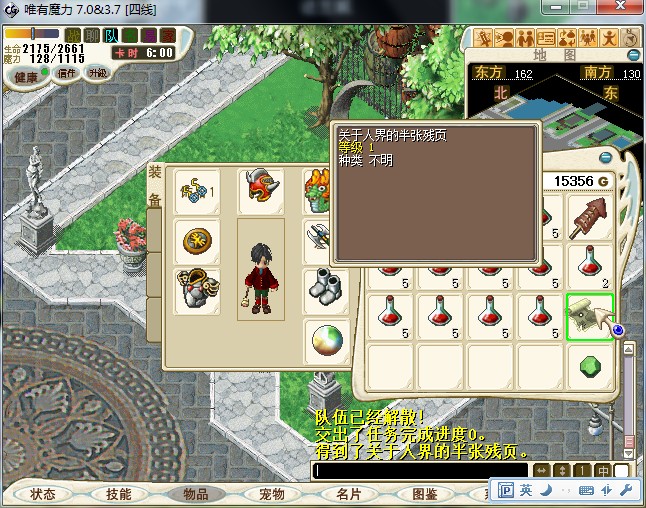Choose the rainbow crystal orb slot

pyautogui.click(x=322, y=338)
